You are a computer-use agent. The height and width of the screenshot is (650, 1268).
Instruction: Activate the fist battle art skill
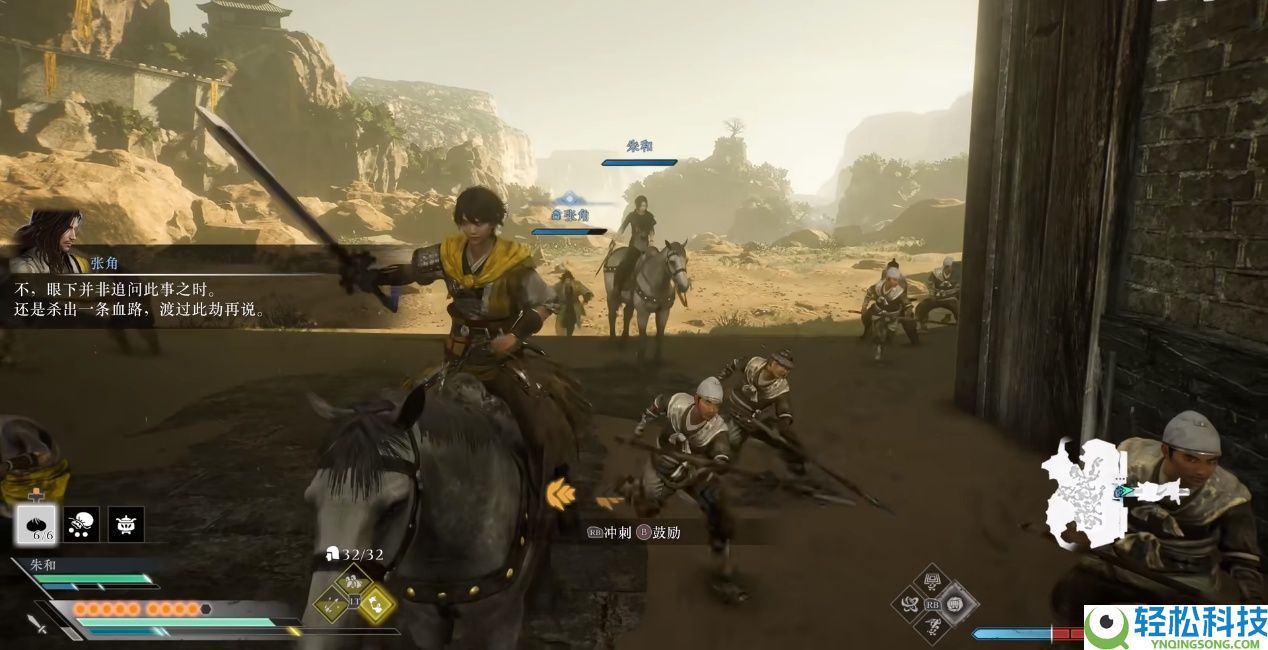956,604
